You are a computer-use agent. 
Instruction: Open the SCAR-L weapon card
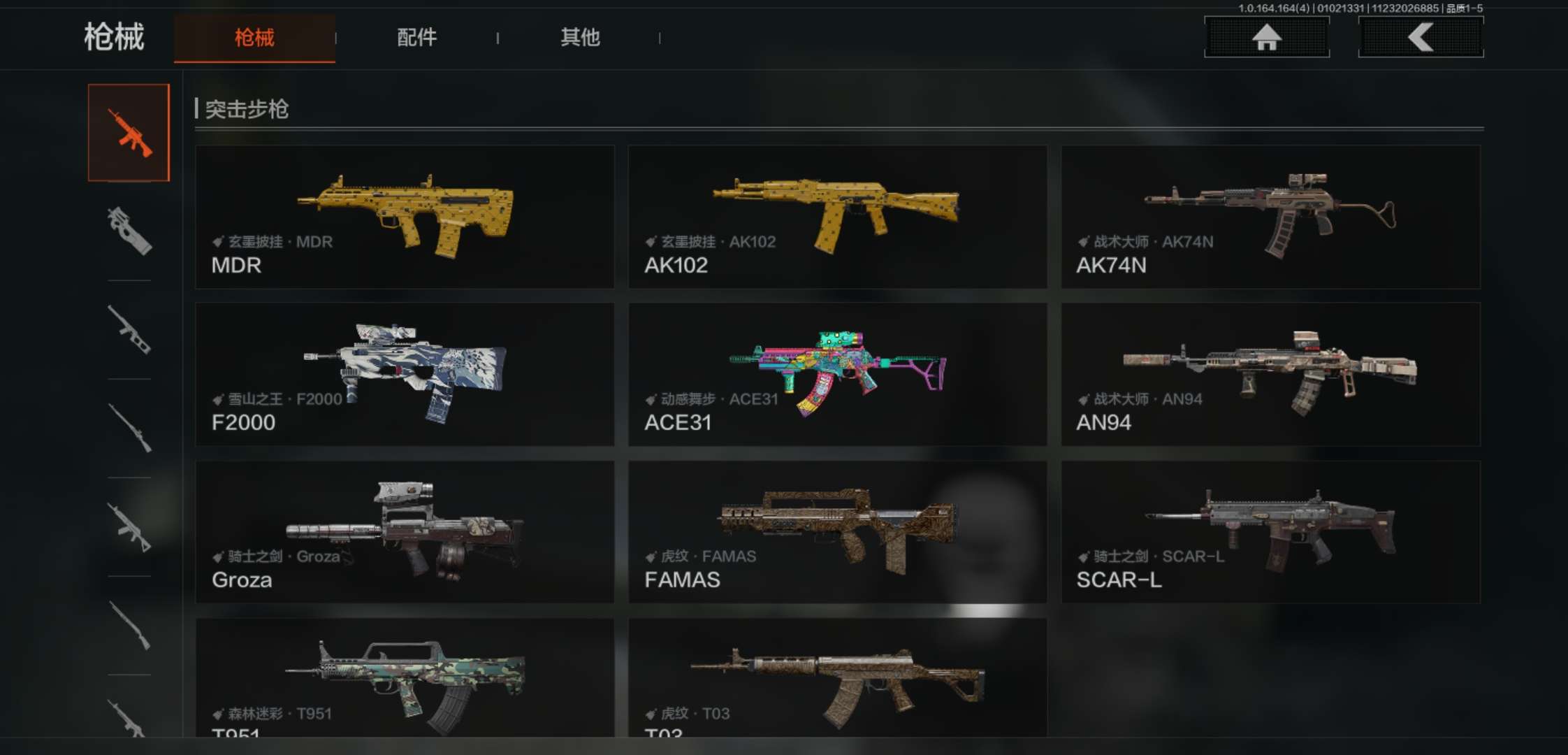[x=1270, y=532]
